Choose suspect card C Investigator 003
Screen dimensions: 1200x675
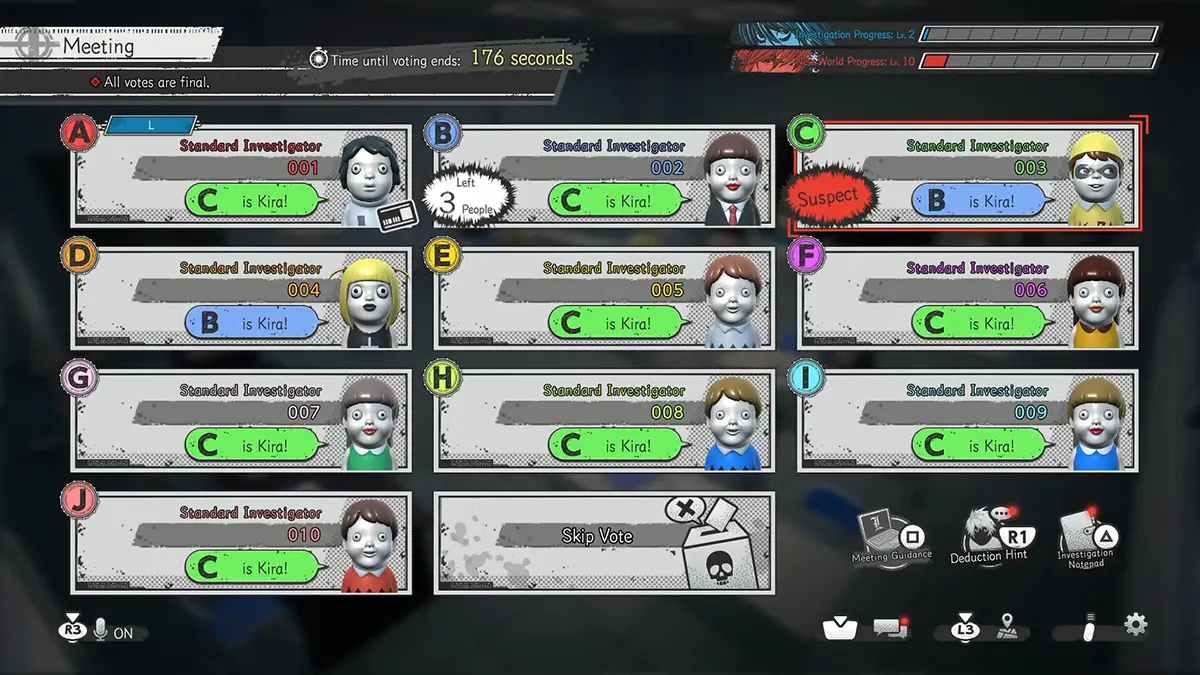pyautogui.click(x=966, y=175)
